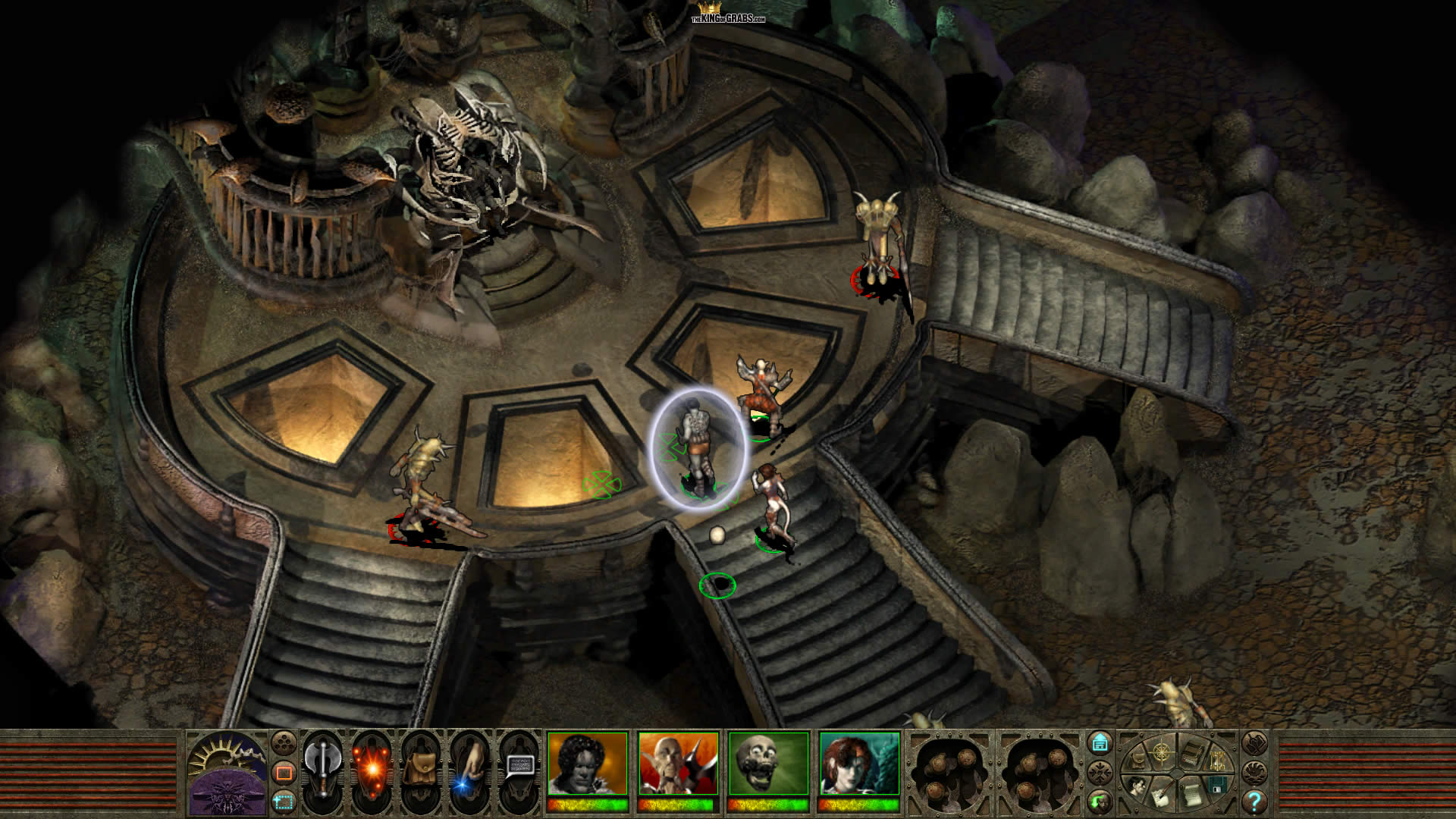
Task: Select the battle axe attack slot
Action: 322,767
